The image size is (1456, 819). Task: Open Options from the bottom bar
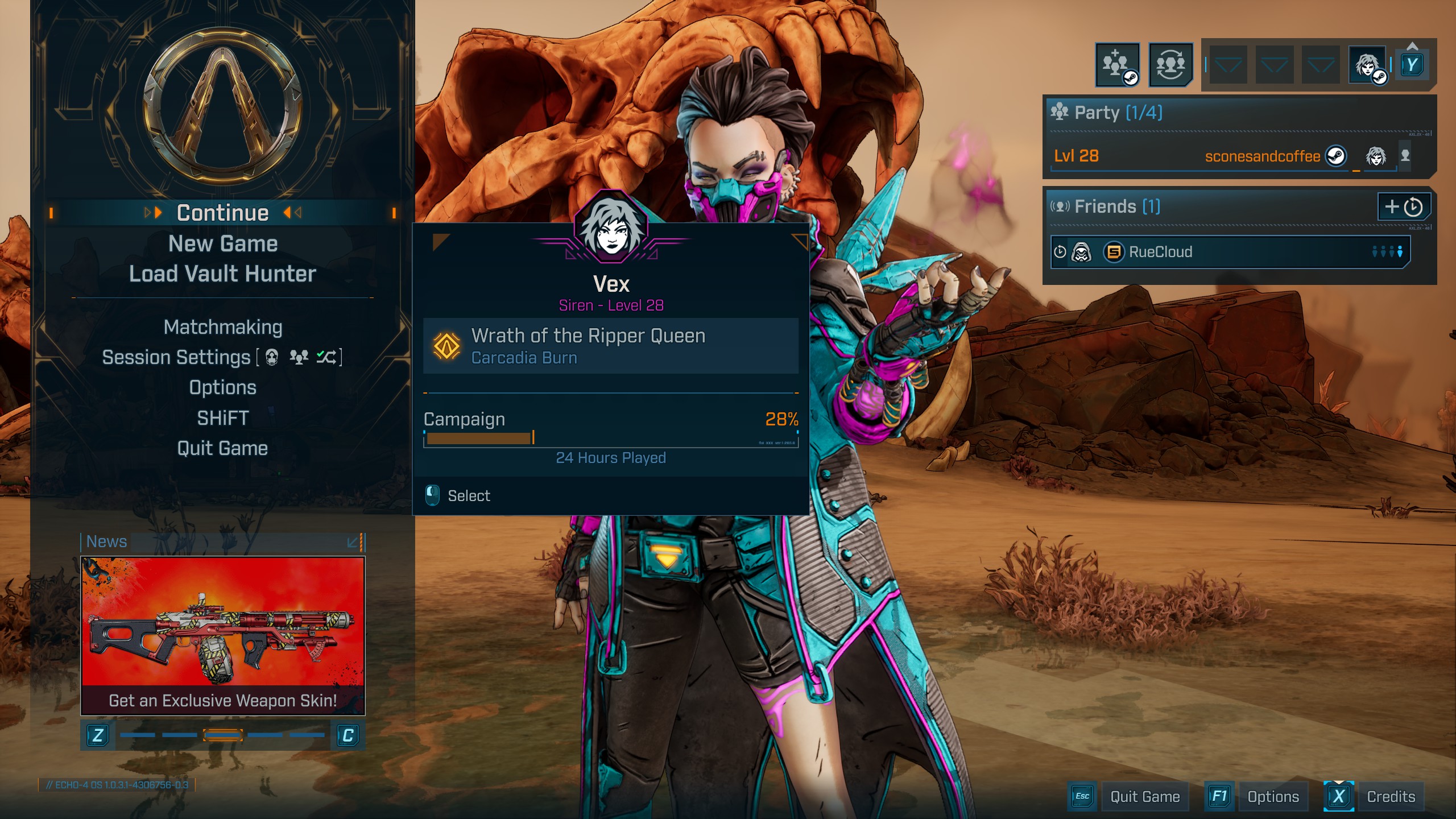coord(1272,797)
